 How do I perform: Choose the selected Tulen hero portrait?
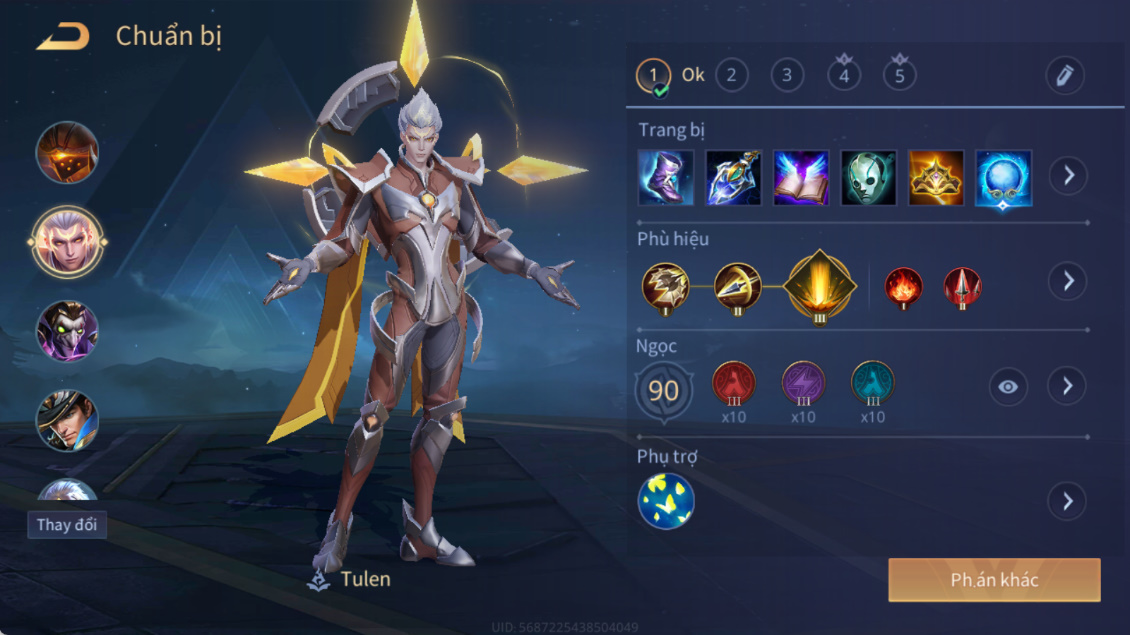coord(67,241)
